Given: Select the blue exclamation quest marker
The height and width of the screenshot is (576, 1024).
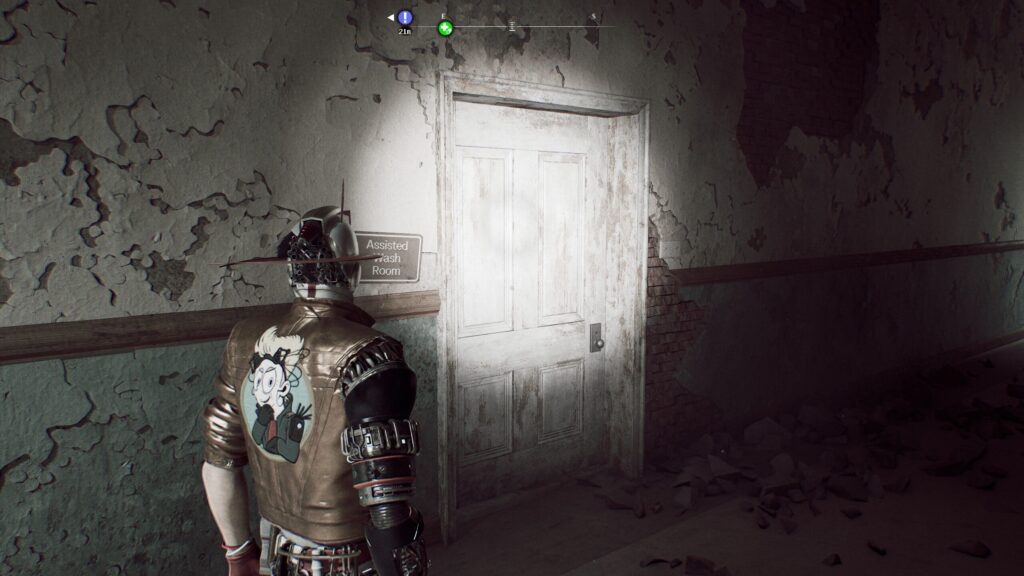Looking at the screenshot, I should click(x=405, y=17).
